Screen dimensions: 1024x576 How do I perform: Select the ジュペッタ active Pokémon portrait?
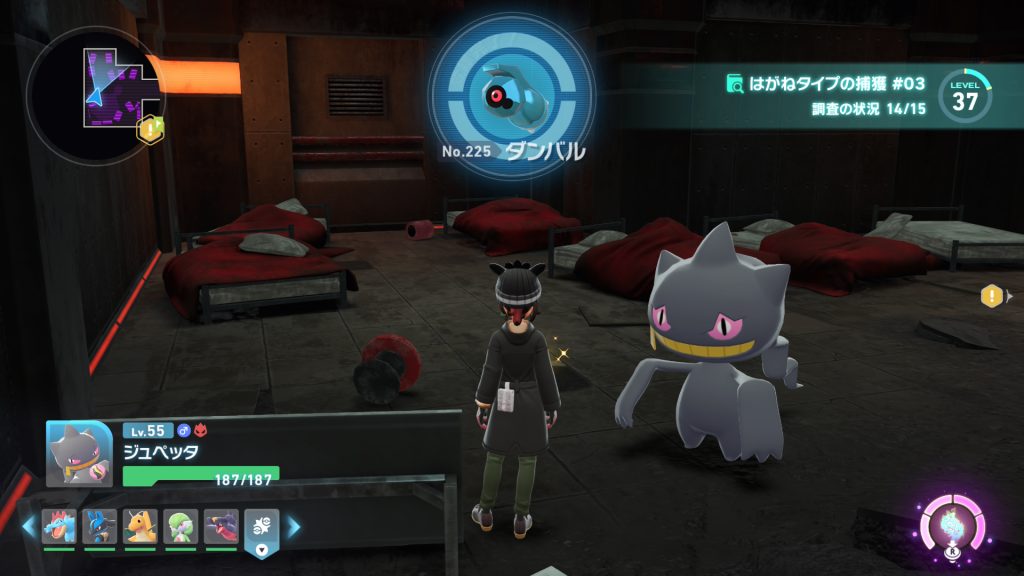point(79,453)
